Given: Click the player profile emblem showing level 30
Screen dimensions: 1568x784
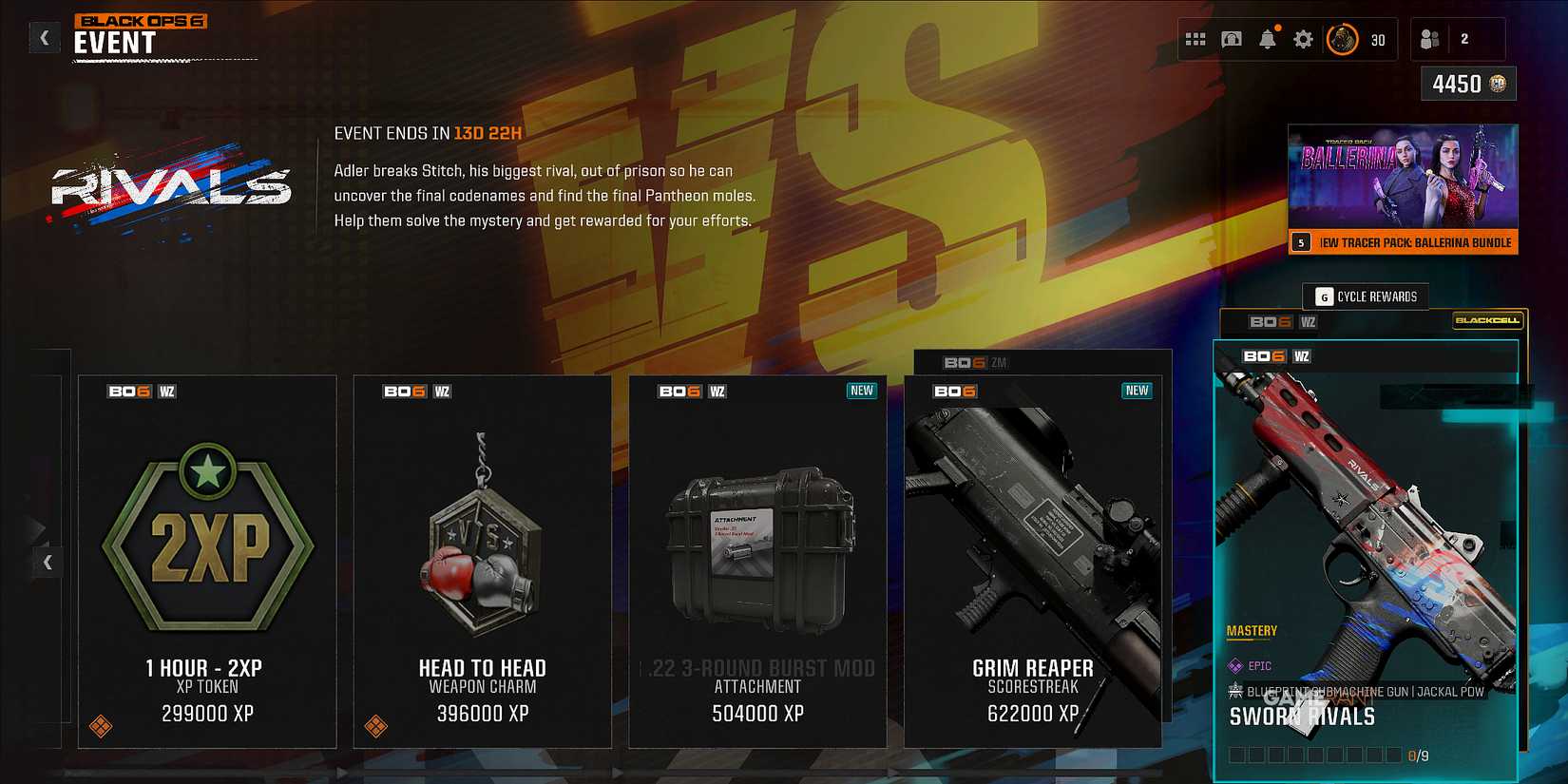Looking at the screenshot, I should (x=1342, y=40).
